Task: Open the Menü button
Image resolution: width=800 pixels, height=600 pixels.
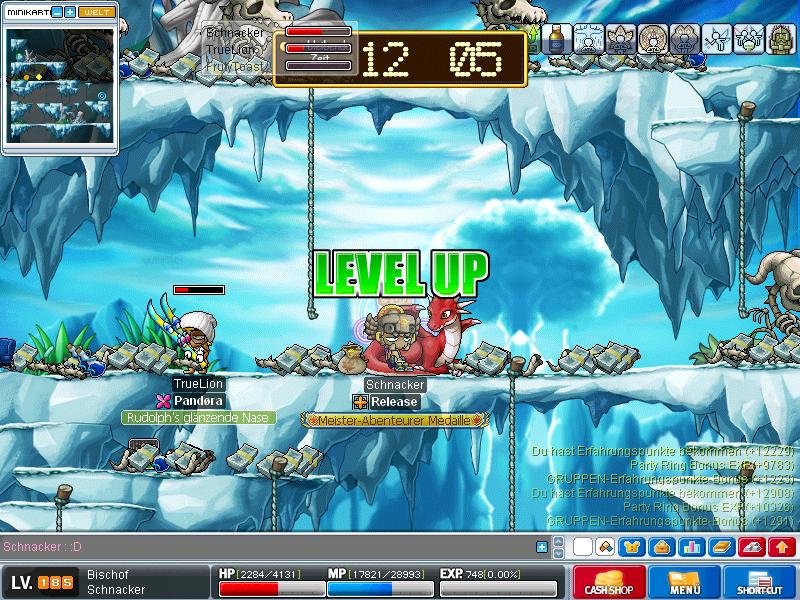Action: [685, 582]
